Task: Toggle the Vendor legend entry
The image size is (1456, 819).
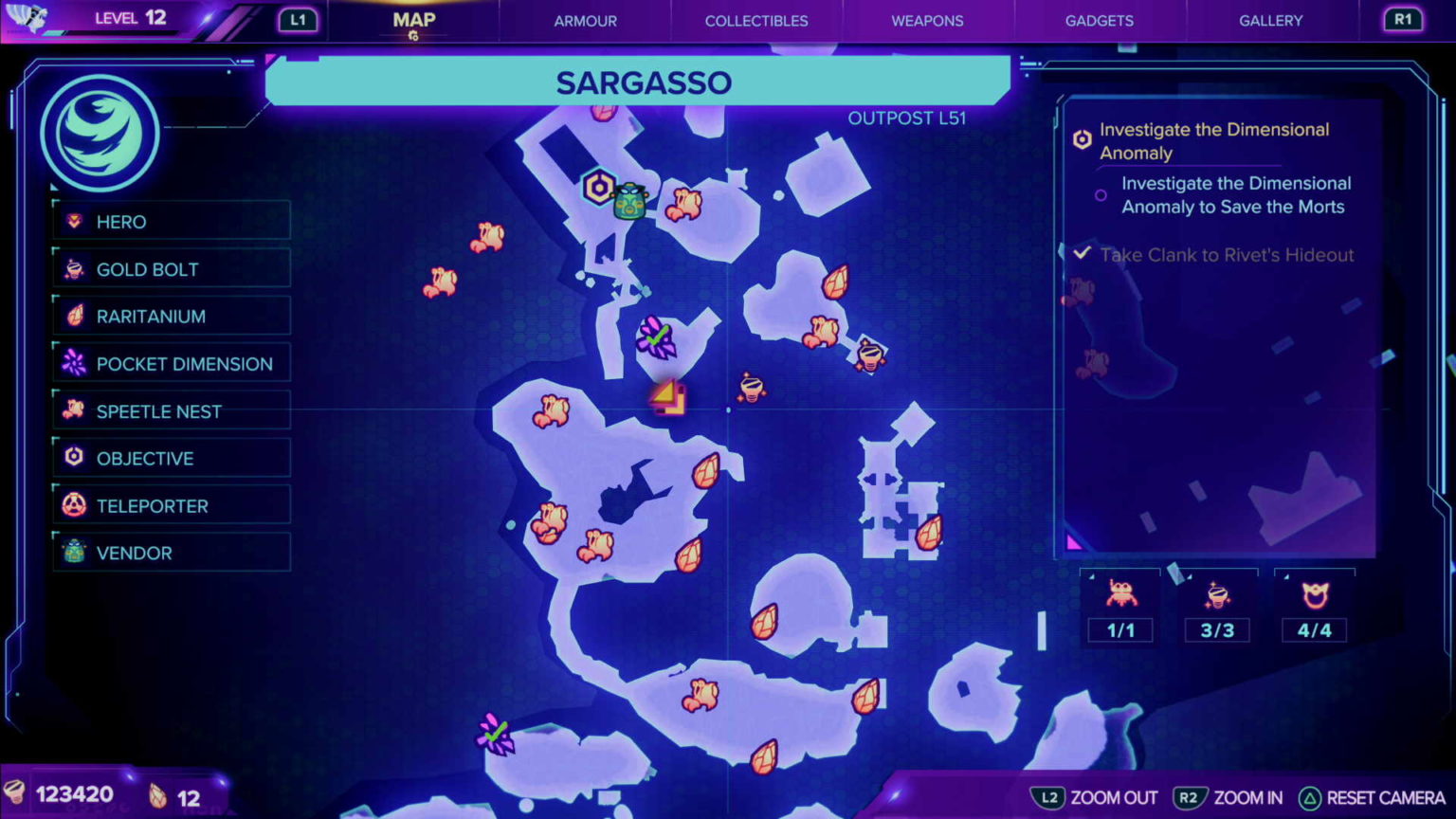Action: 172,553
